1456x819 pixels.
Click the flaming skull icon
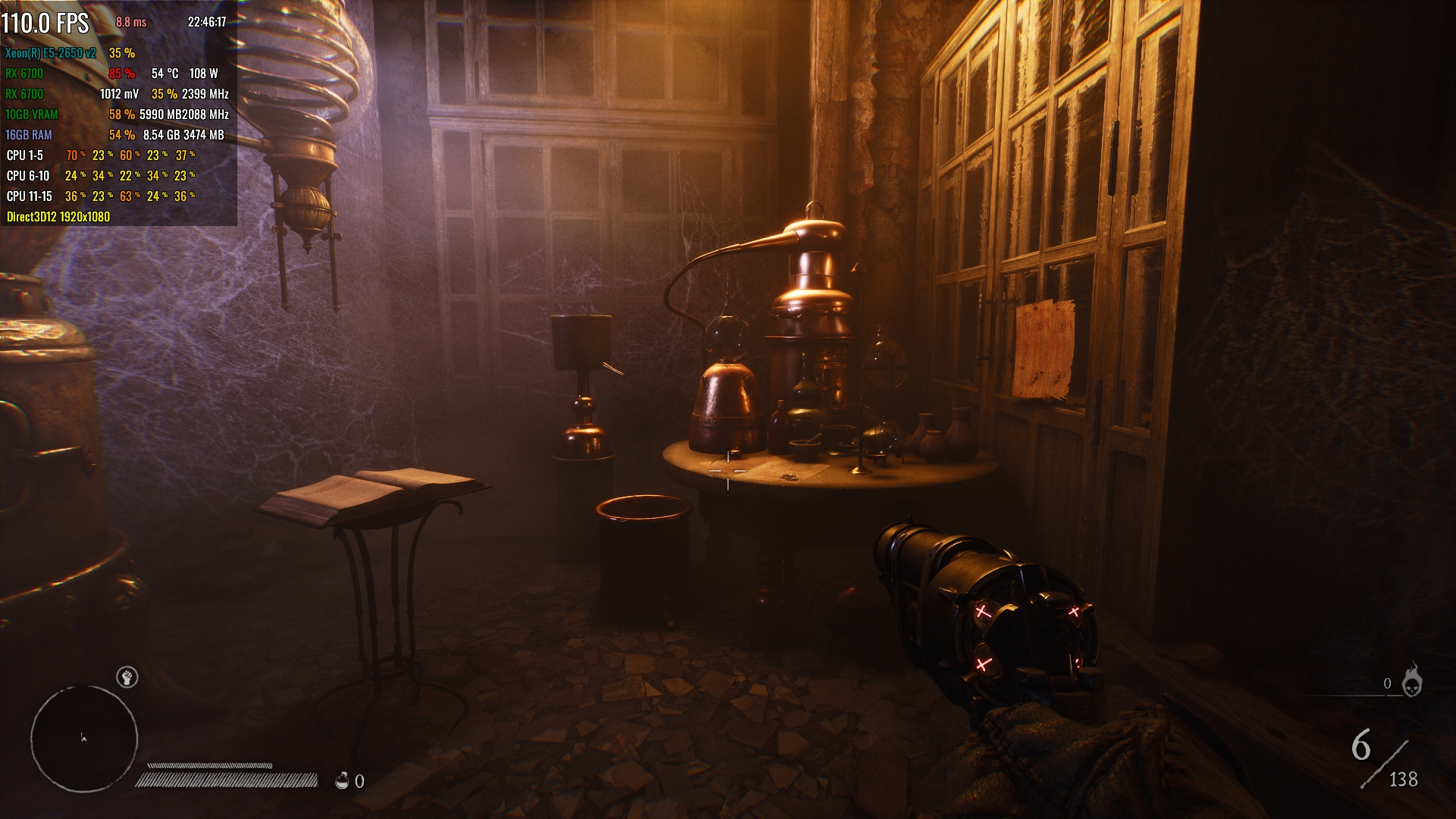click(1411, 681)
